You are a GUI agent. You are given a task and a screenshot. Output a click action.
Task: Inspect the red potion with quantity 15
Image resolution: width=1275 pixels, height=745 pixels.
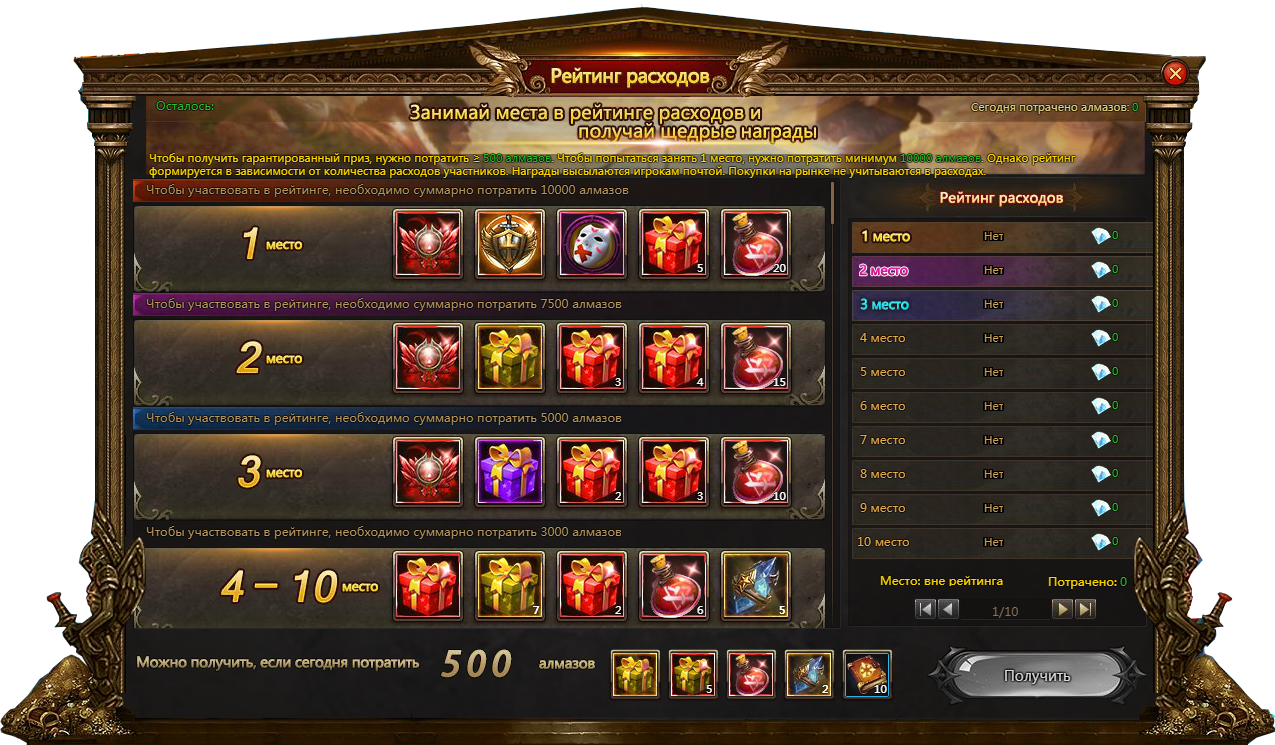756,357
